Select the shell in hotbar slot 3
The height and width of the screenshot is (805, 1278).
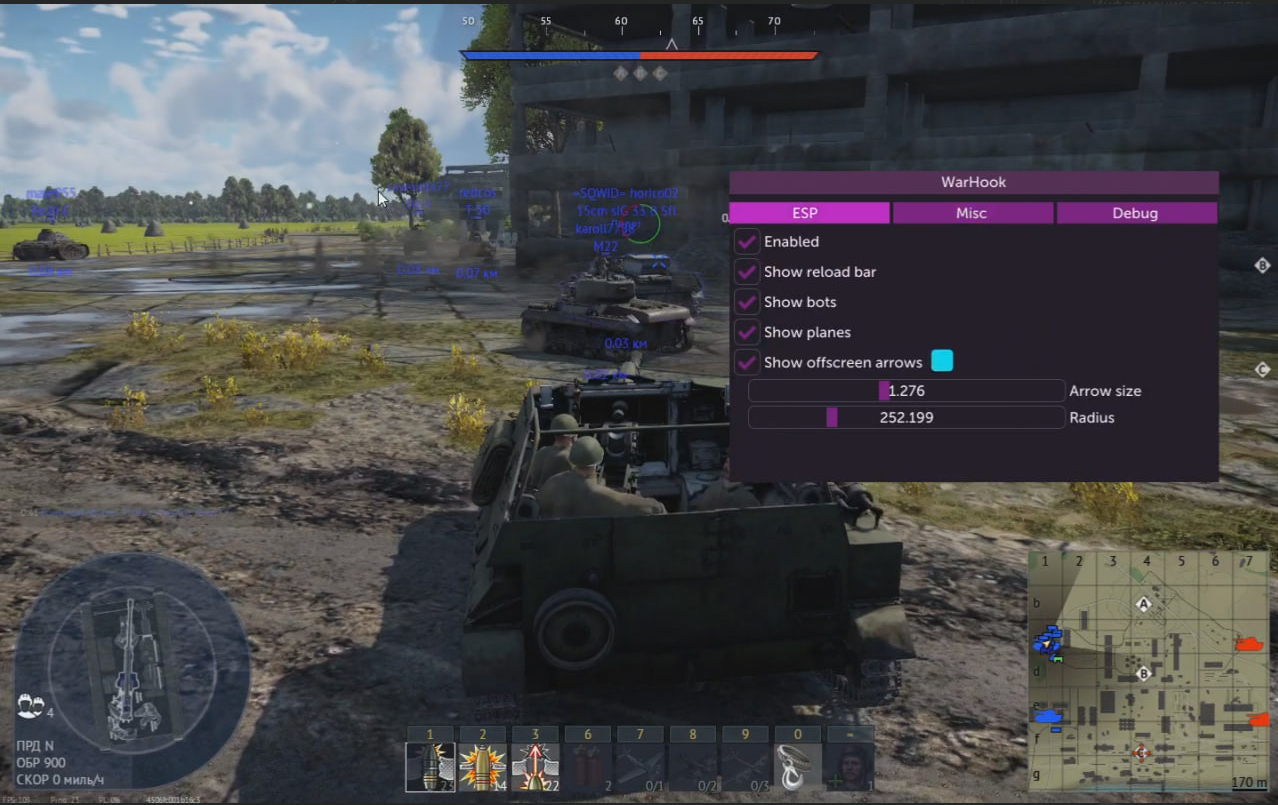point(535,767)
